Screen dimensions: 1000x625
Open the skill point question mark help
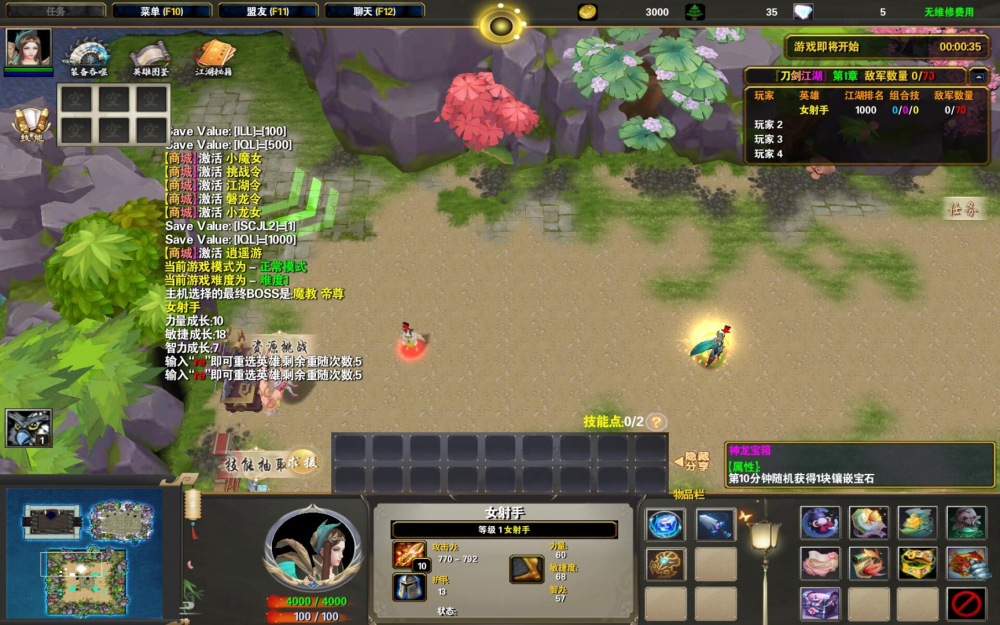tap(656, 422)
